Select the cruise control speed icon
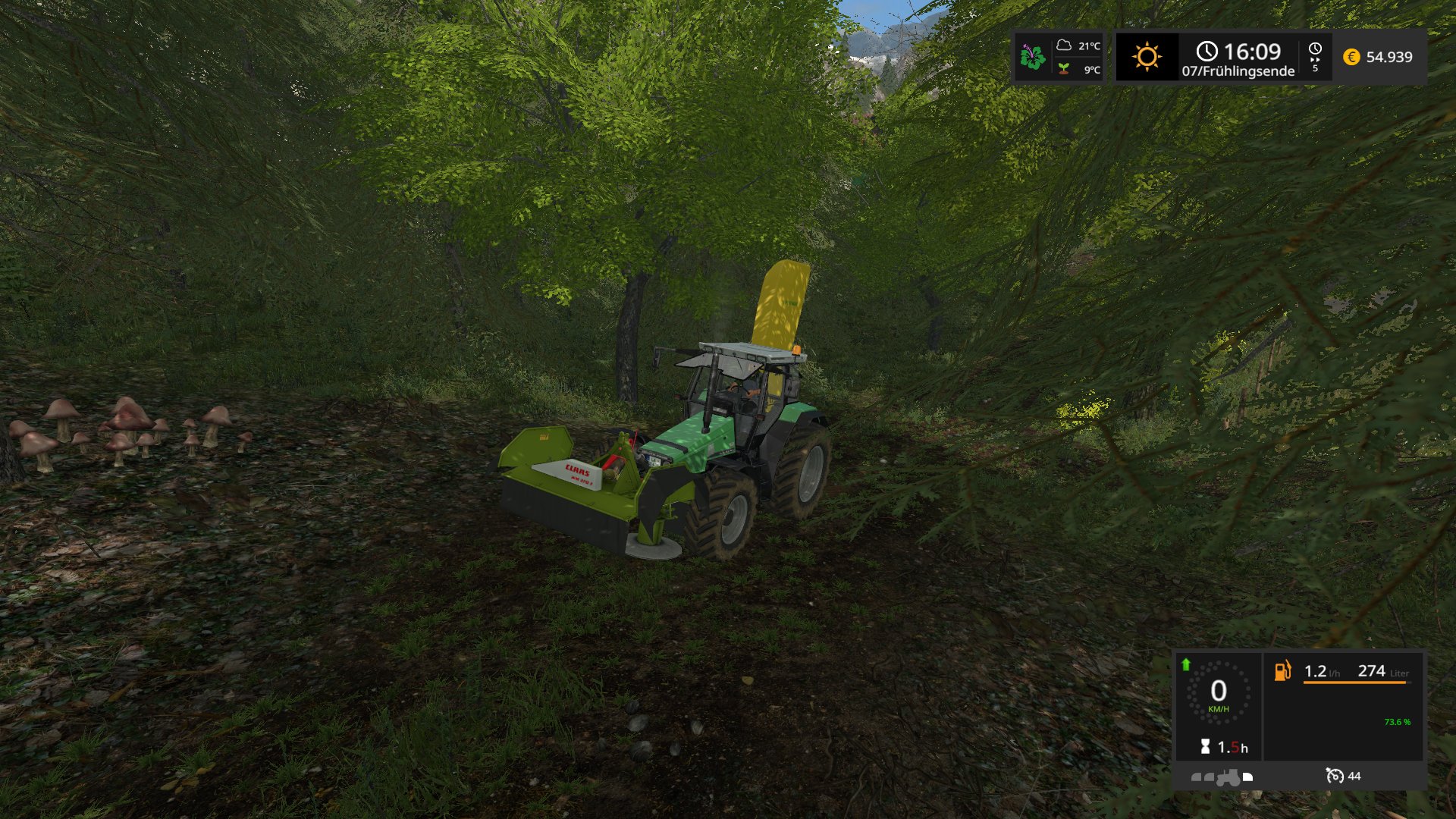Viewport: 1456px width, 819px height. (x=1334, y=776)
